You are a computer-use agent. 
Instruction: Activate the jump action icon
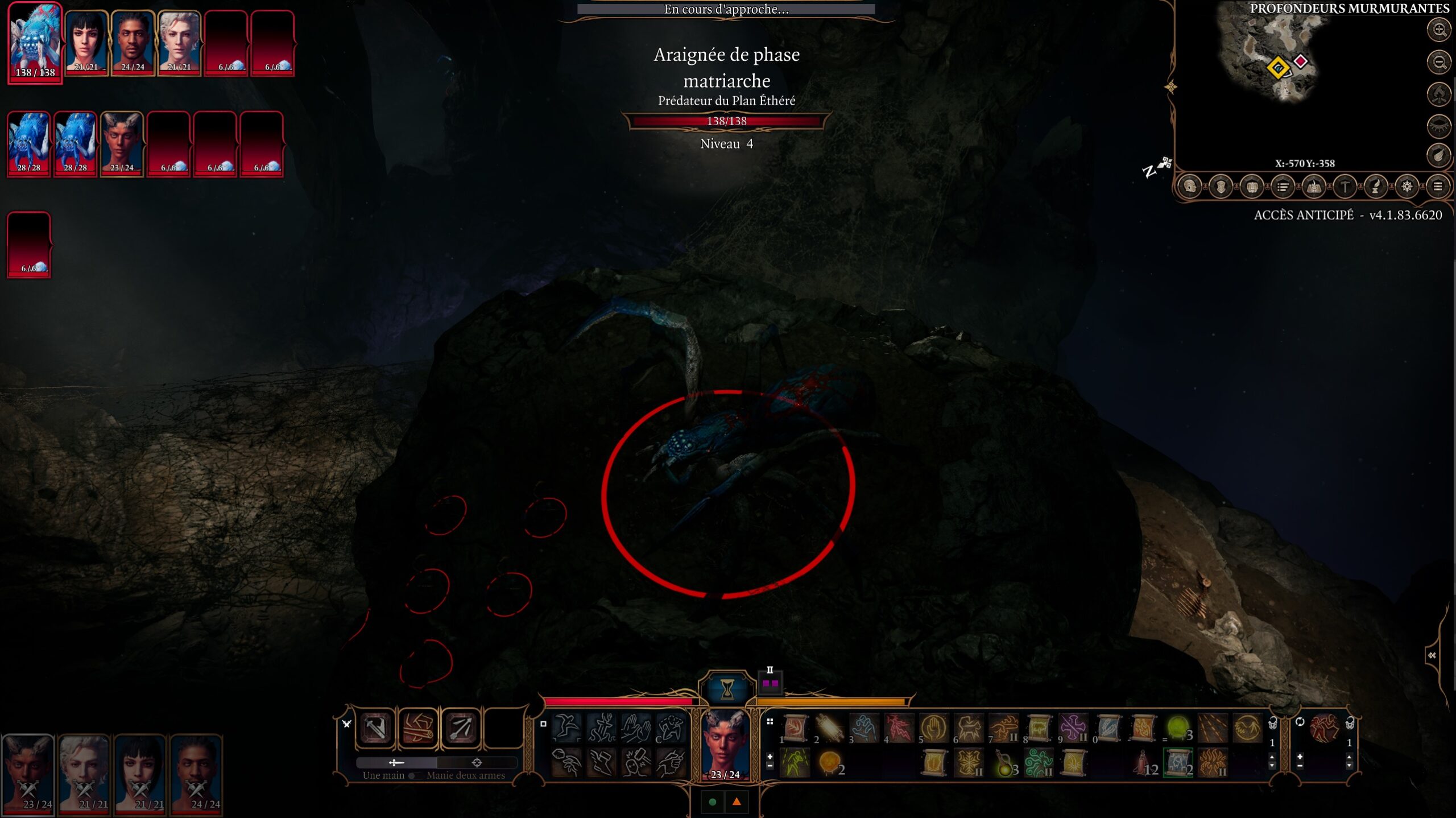click(x=566, y=728)
